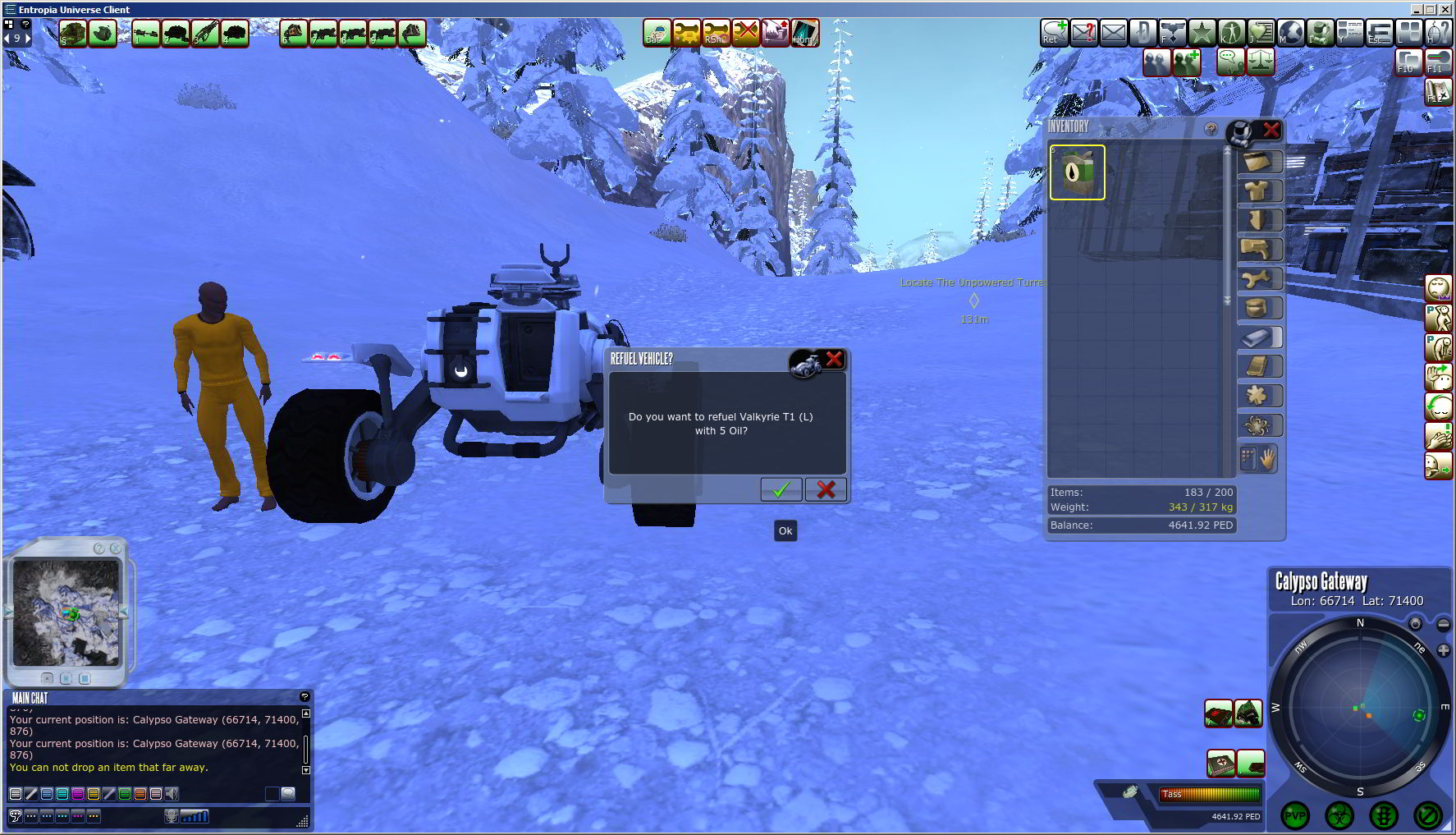This screenshot has width=1456, height=835.
Task: Zoom in the radar with the plus button
Action: [x=1443, y=649]
